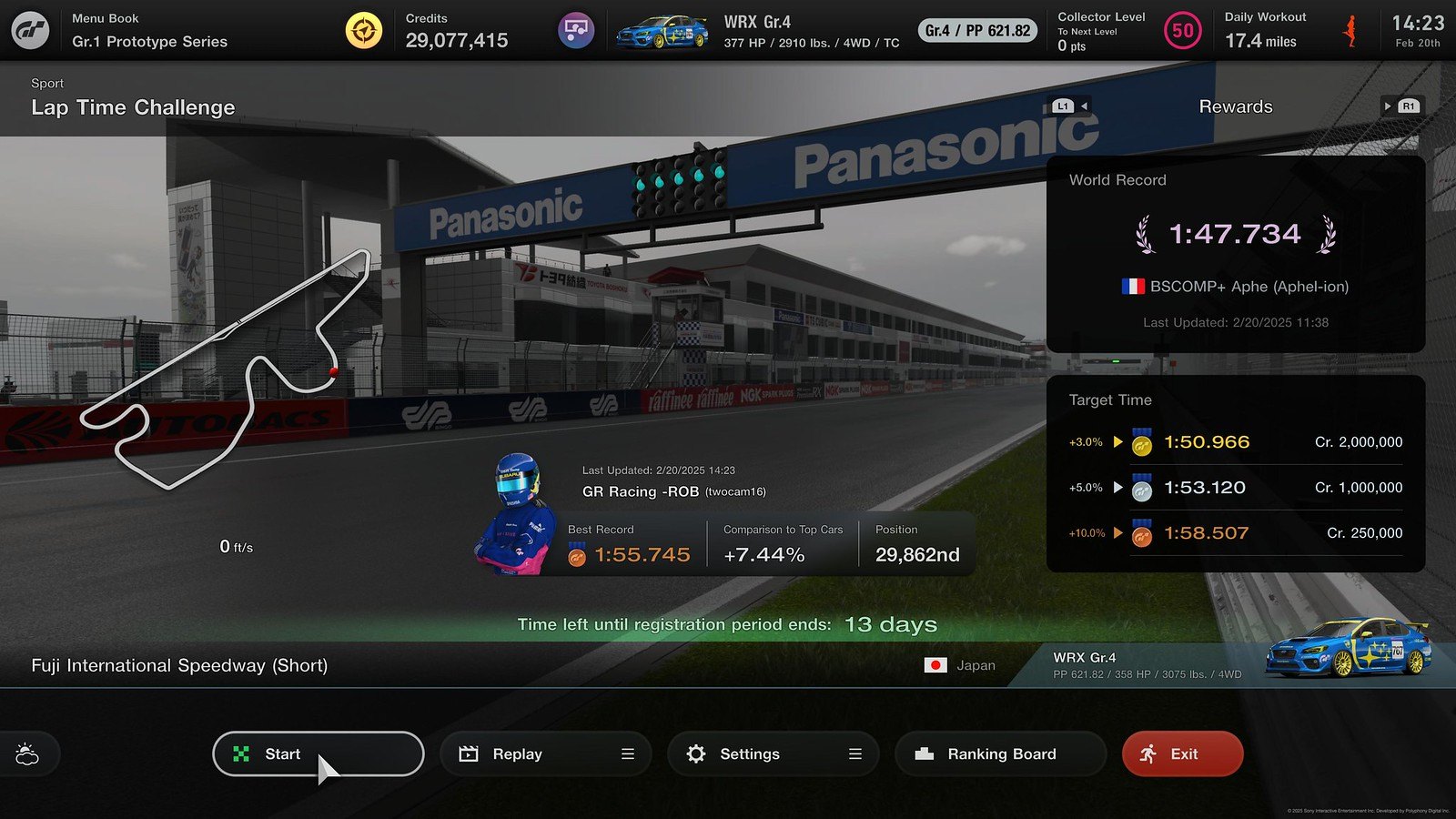The image size is (1456, 819).
Task: Click the yellow Credits coin icon
Action: (364, 31)
